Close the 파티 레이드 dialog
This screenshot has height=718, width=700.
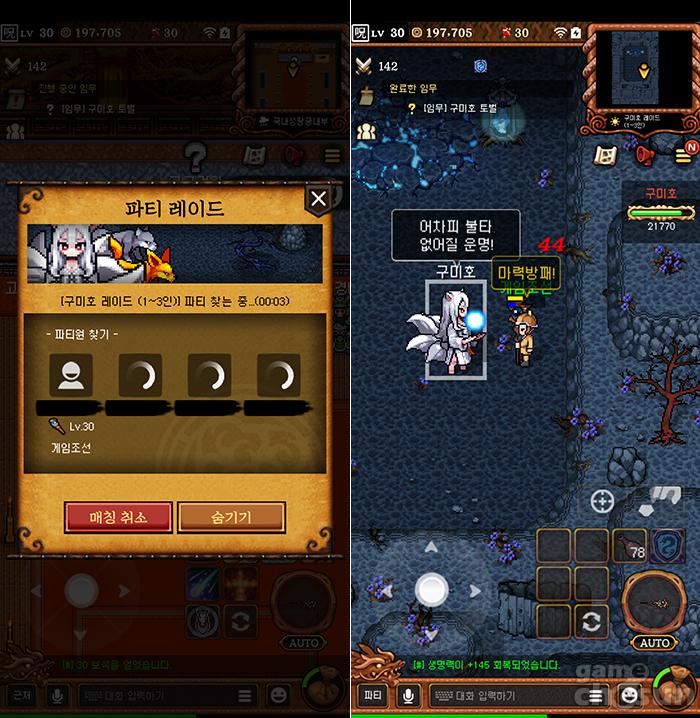pos(318,200)
